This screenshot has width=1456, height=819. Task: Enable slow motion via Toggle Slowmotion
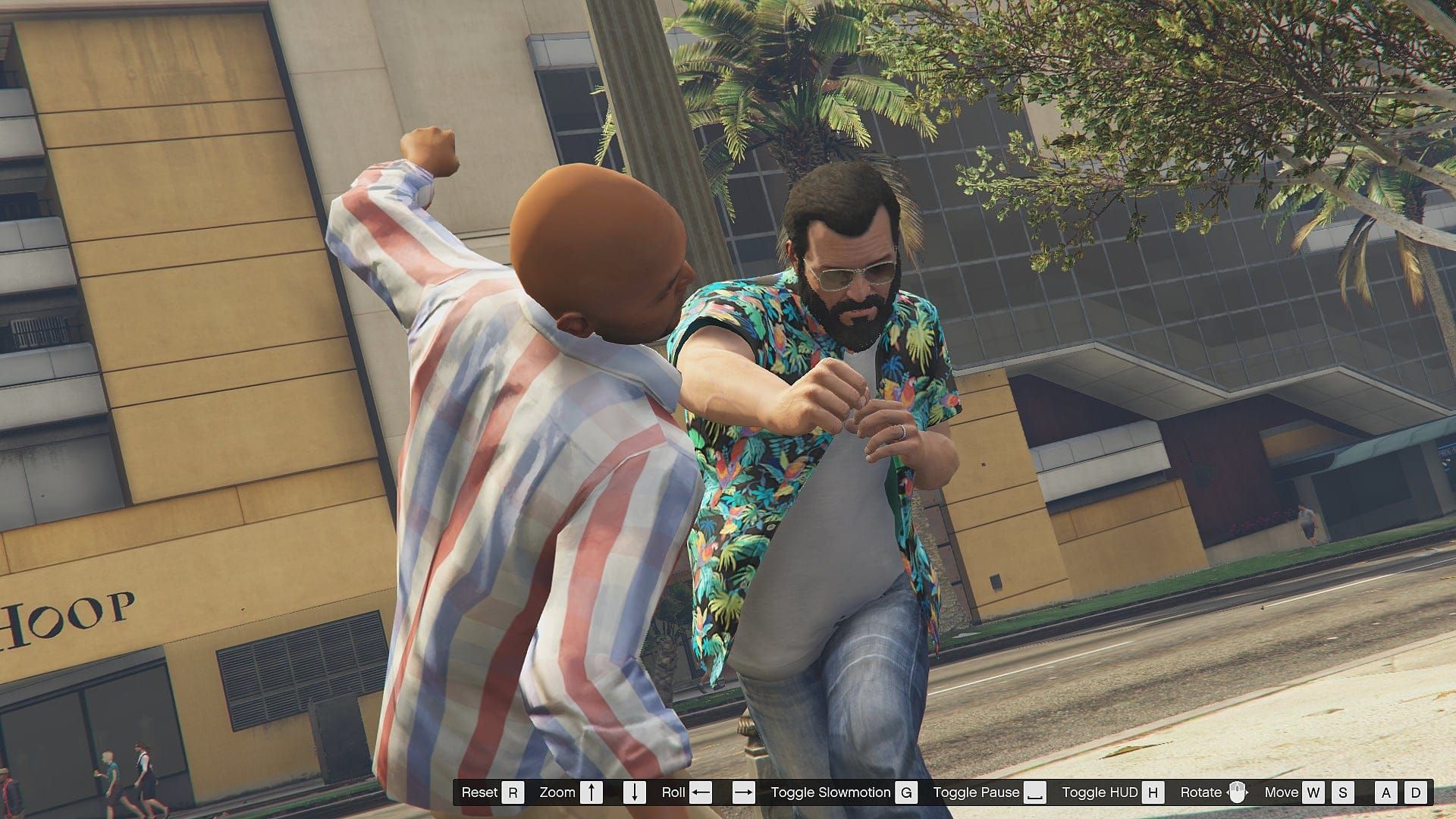pyautogui.click(x=830, y=793)
